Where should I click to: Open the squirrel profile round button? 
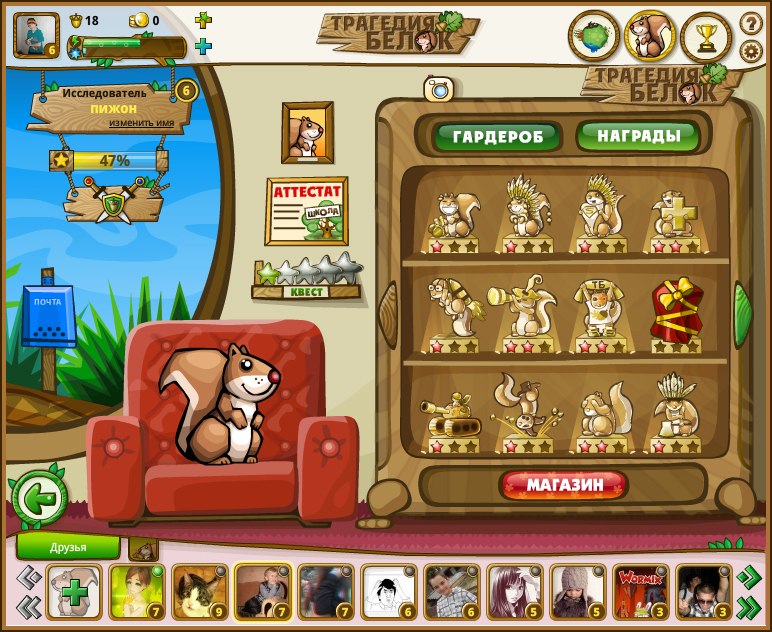(650, 37)
